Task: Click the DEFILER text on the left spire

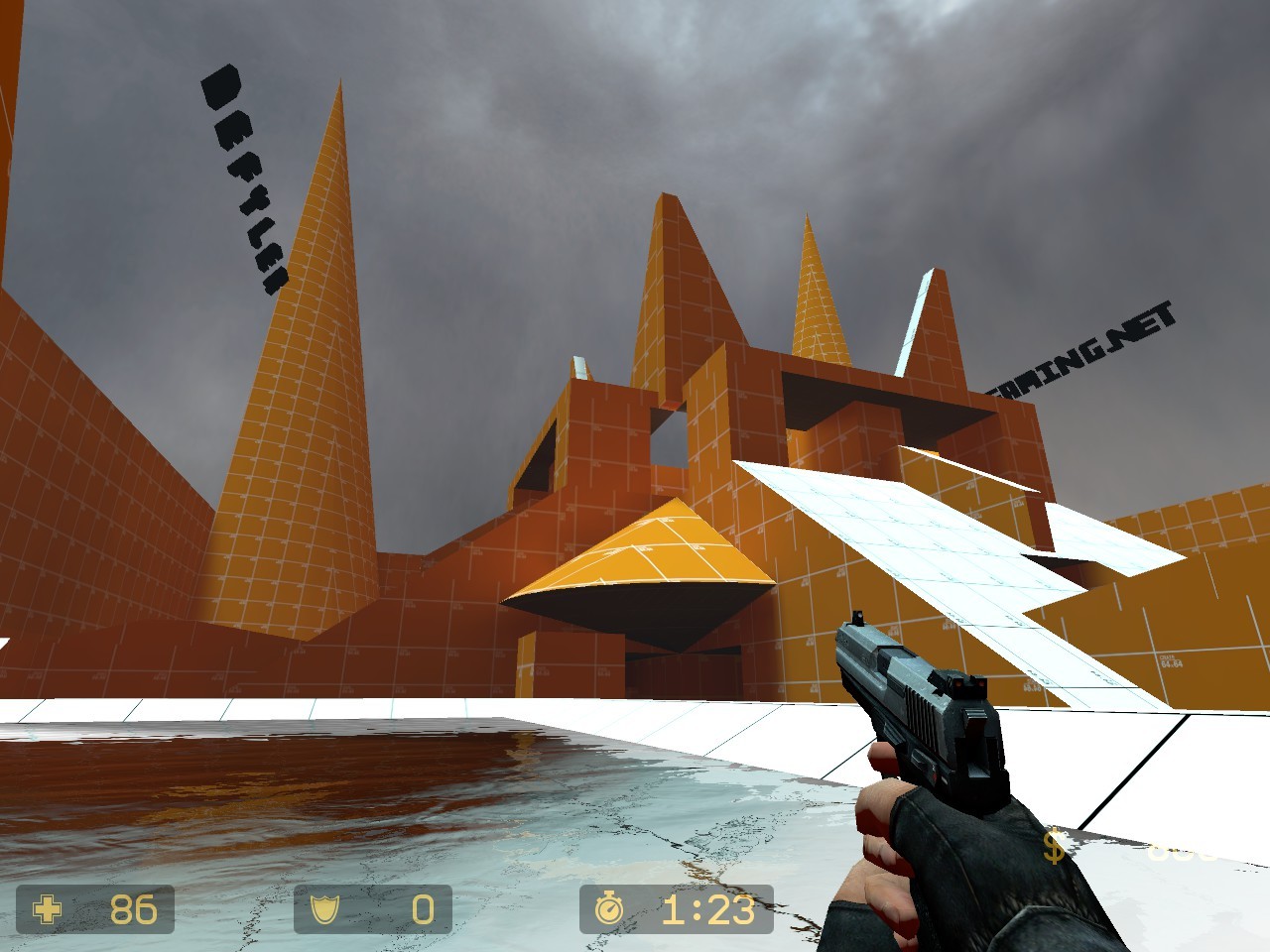Action: 243,178
